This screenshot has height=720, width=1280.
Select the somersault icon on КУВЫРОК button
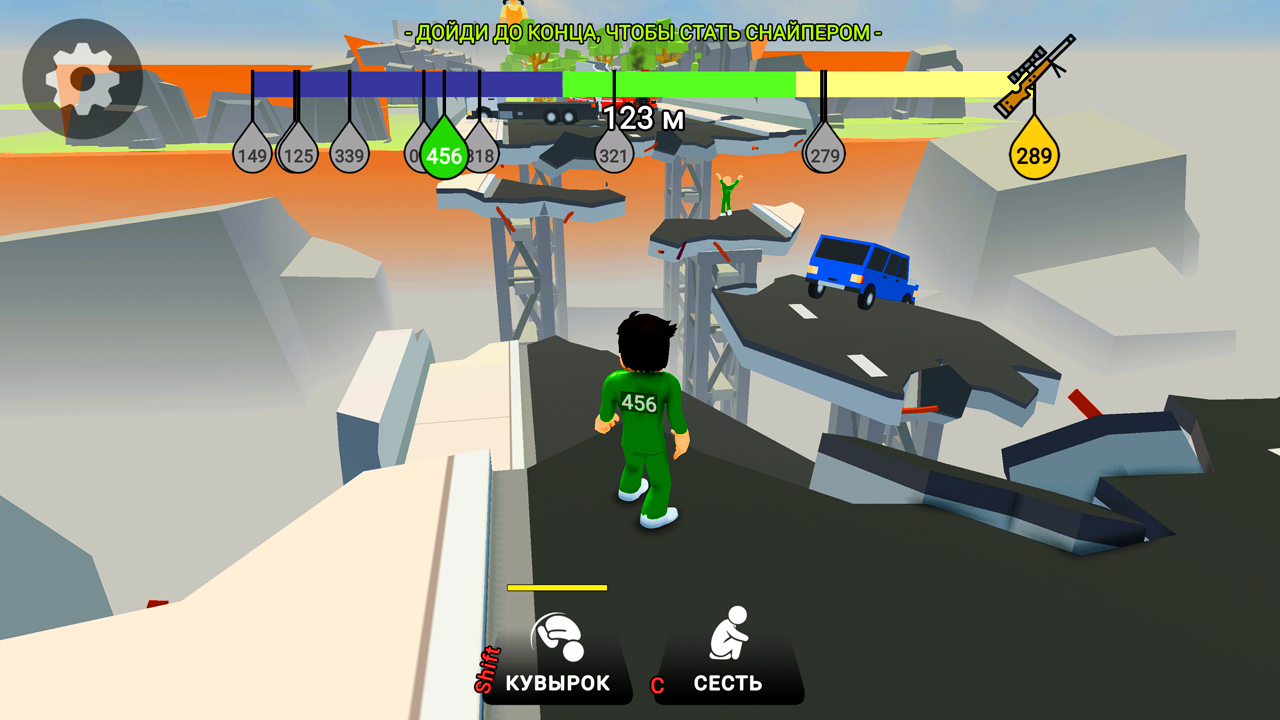557,634
